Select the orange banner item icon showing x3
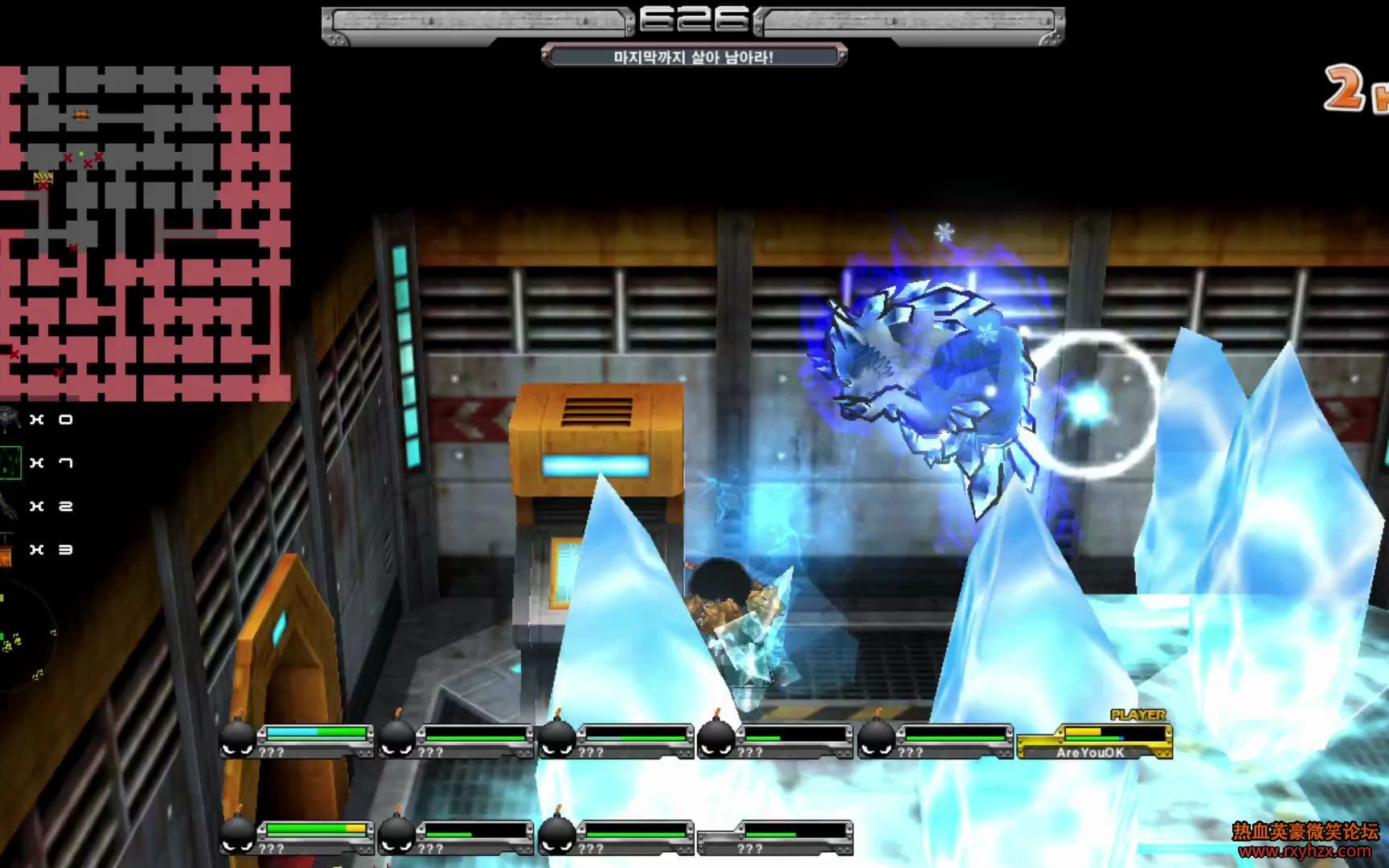The image size is (1389, 868). (x=7, y=551)
